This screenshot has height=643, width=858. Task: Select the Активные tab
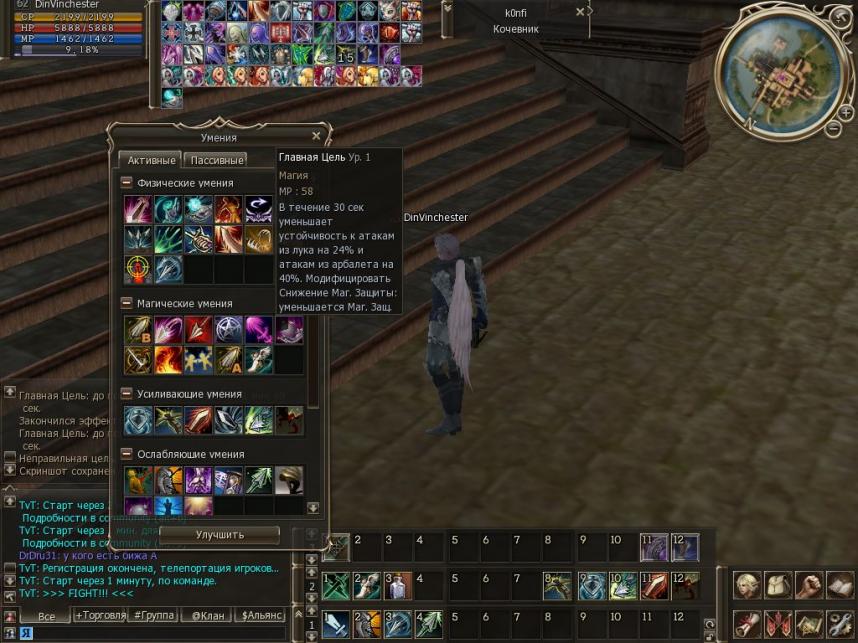tap(150, 160)
